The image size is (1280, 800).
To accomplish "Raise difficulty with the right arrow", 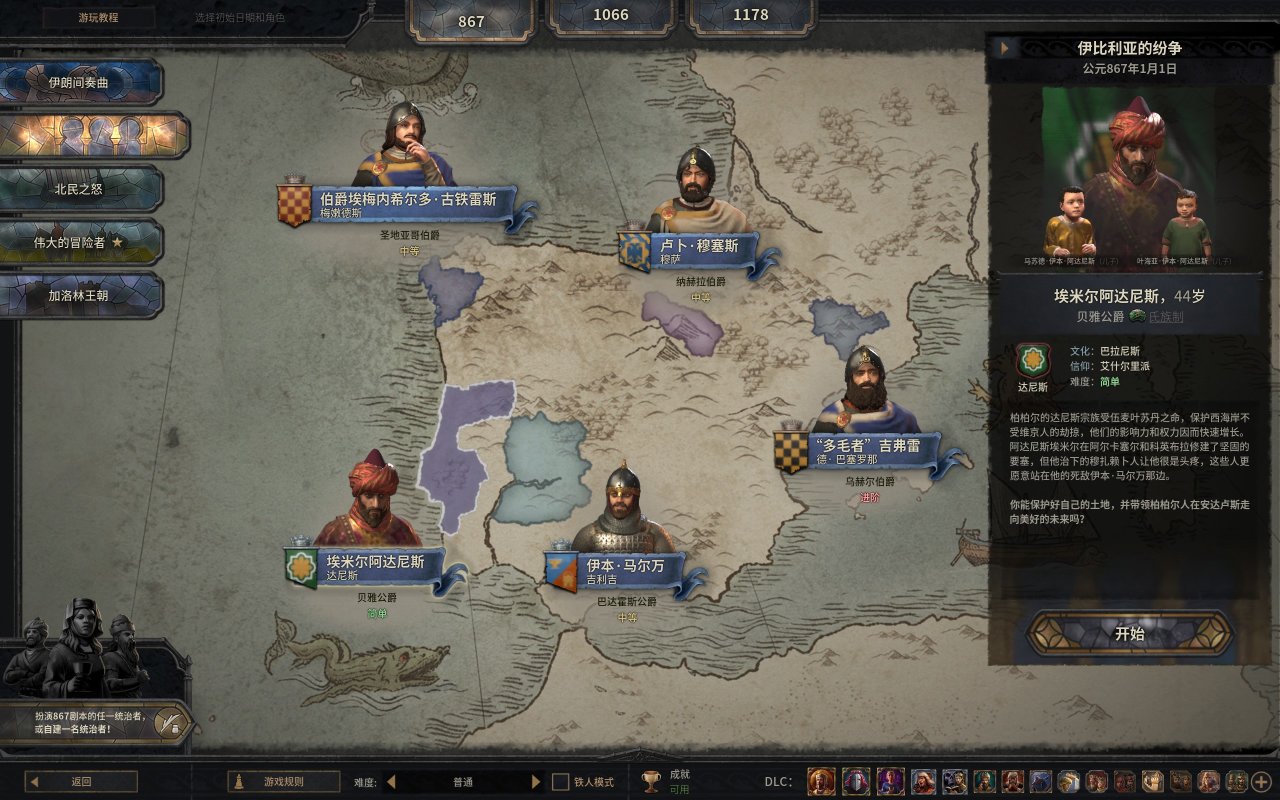I will (536, 782).
